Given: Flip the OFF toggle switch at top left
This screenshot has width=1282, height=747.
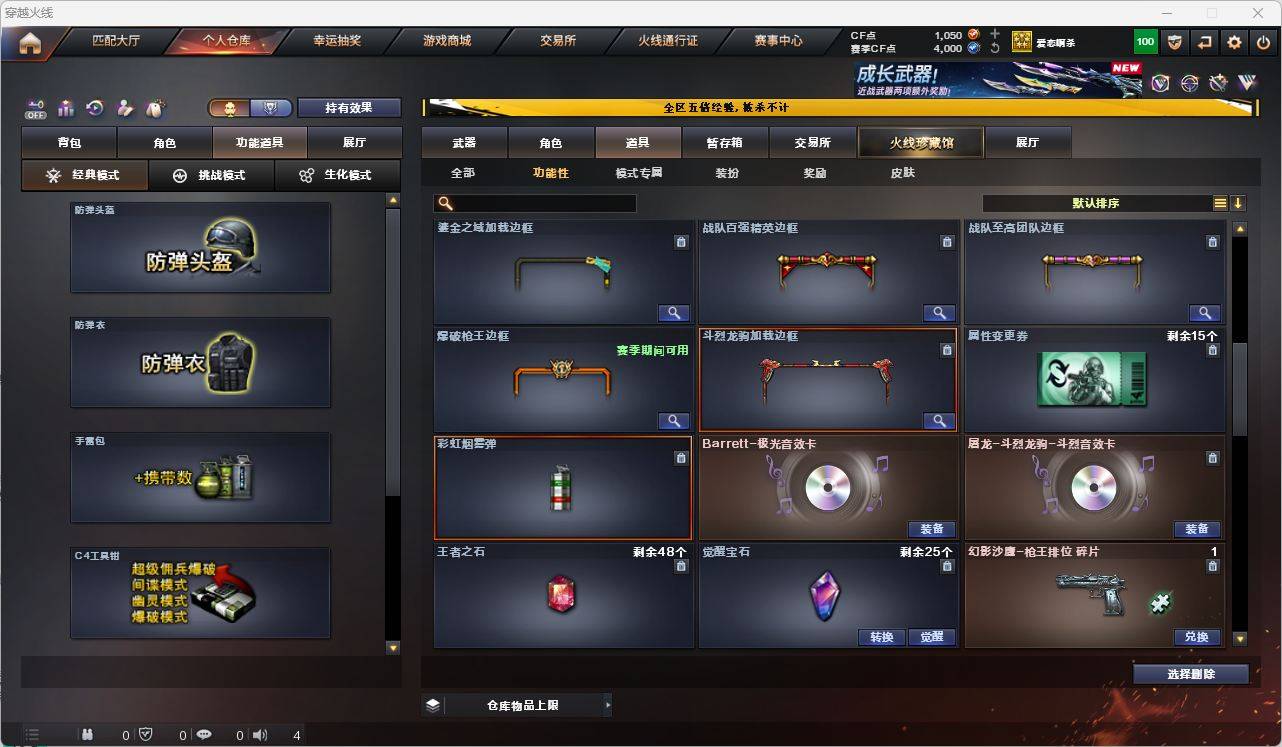Looking at the screenshot, I should (36, 110).
